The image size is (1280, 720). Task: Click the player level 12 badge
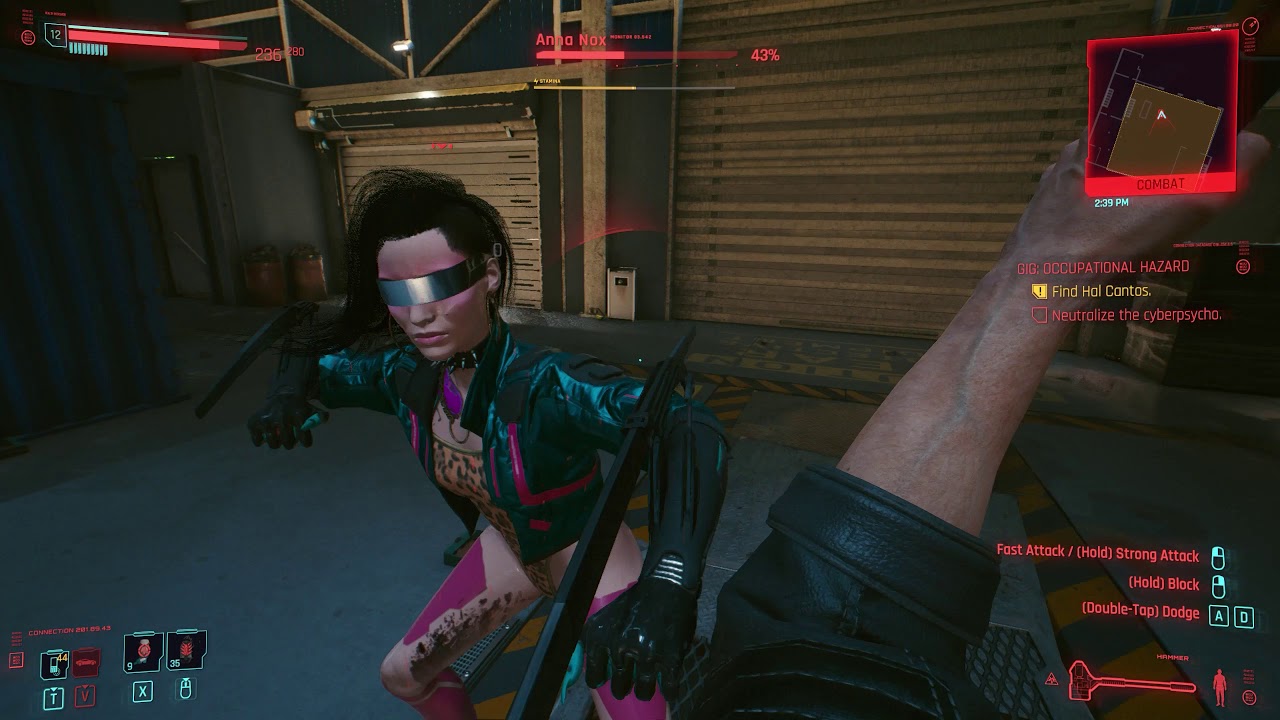tap(55, 35)
